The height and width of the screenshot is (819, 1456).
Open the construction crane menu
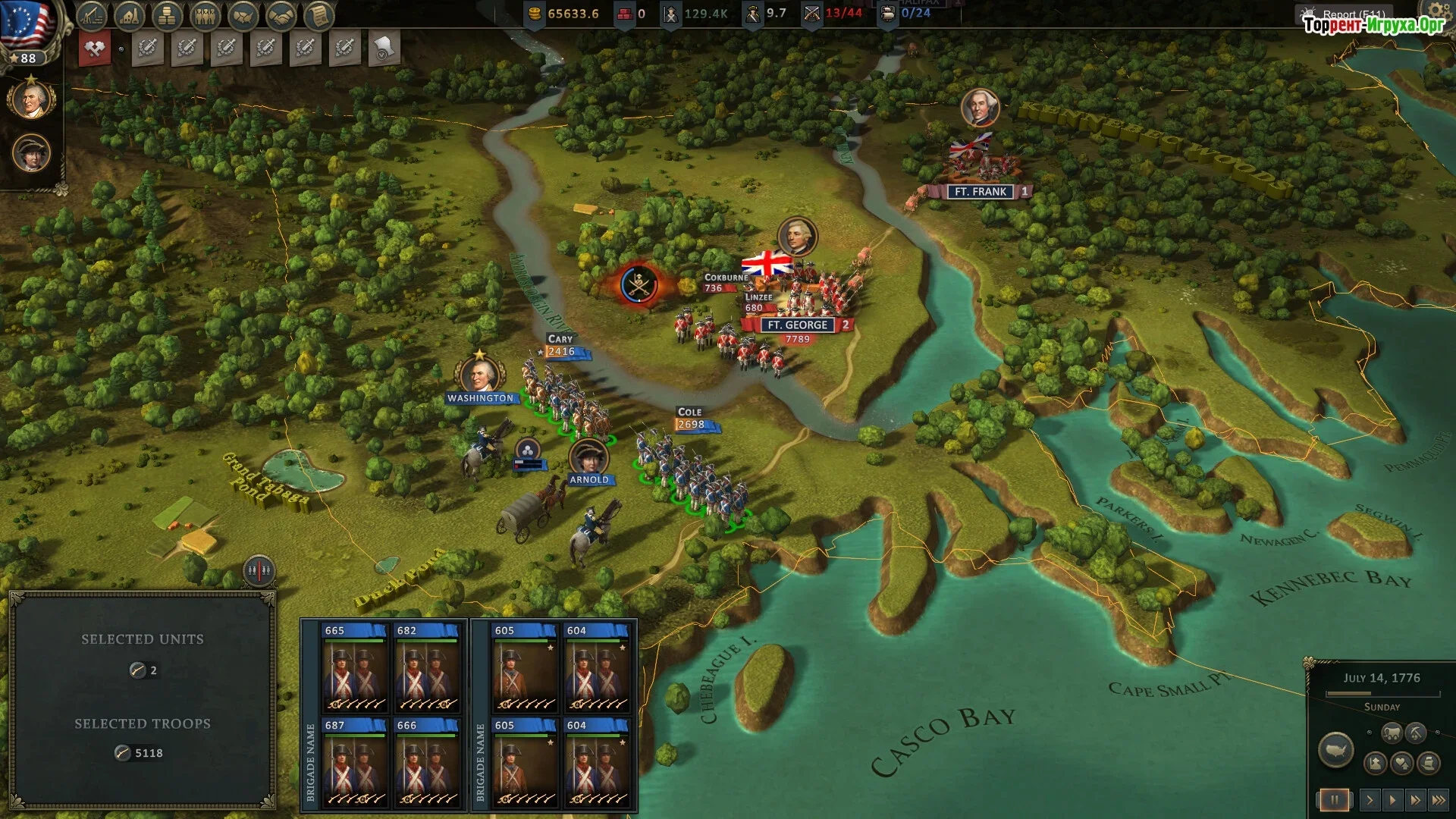point(92,14)
